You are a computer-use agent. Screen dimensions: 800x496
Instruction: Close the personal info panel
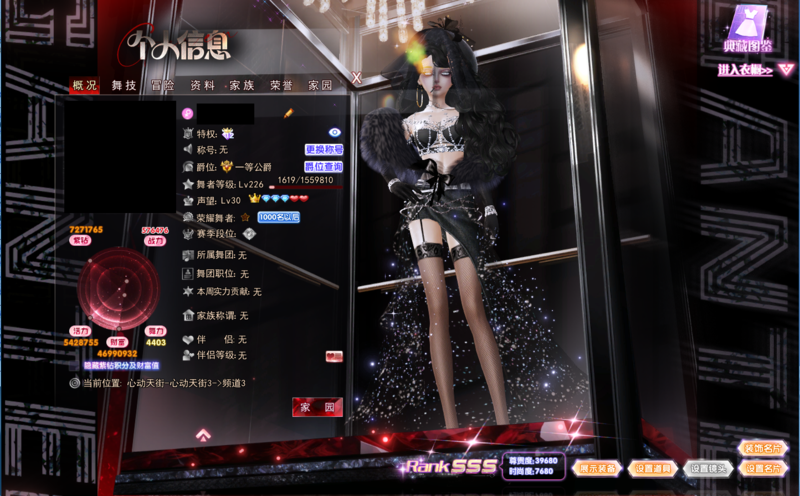pos(356,77)
